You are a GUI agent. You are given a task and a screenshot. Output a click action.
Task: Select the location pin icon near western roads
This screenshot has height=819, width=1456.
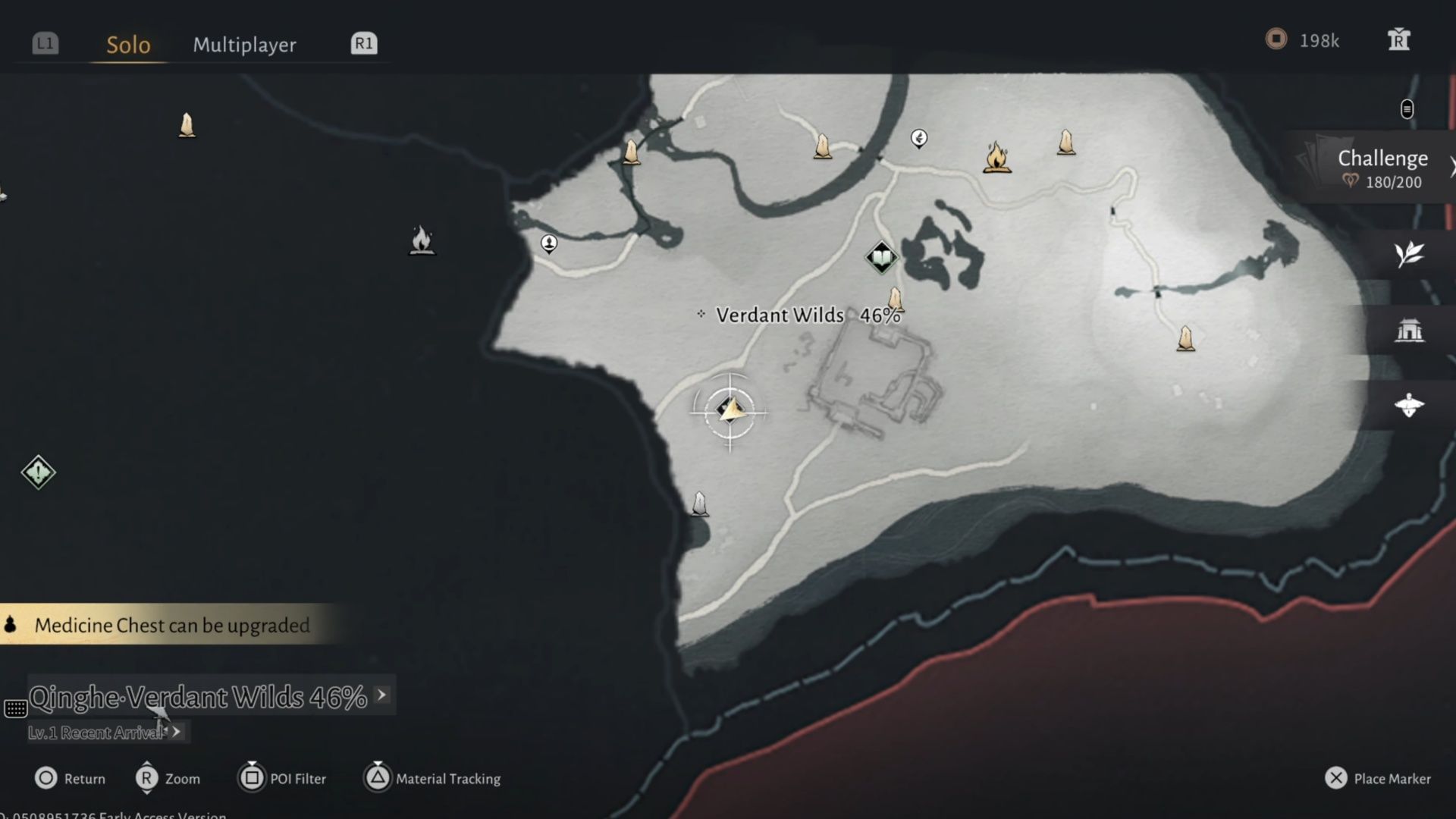click(x=548, y=243)
